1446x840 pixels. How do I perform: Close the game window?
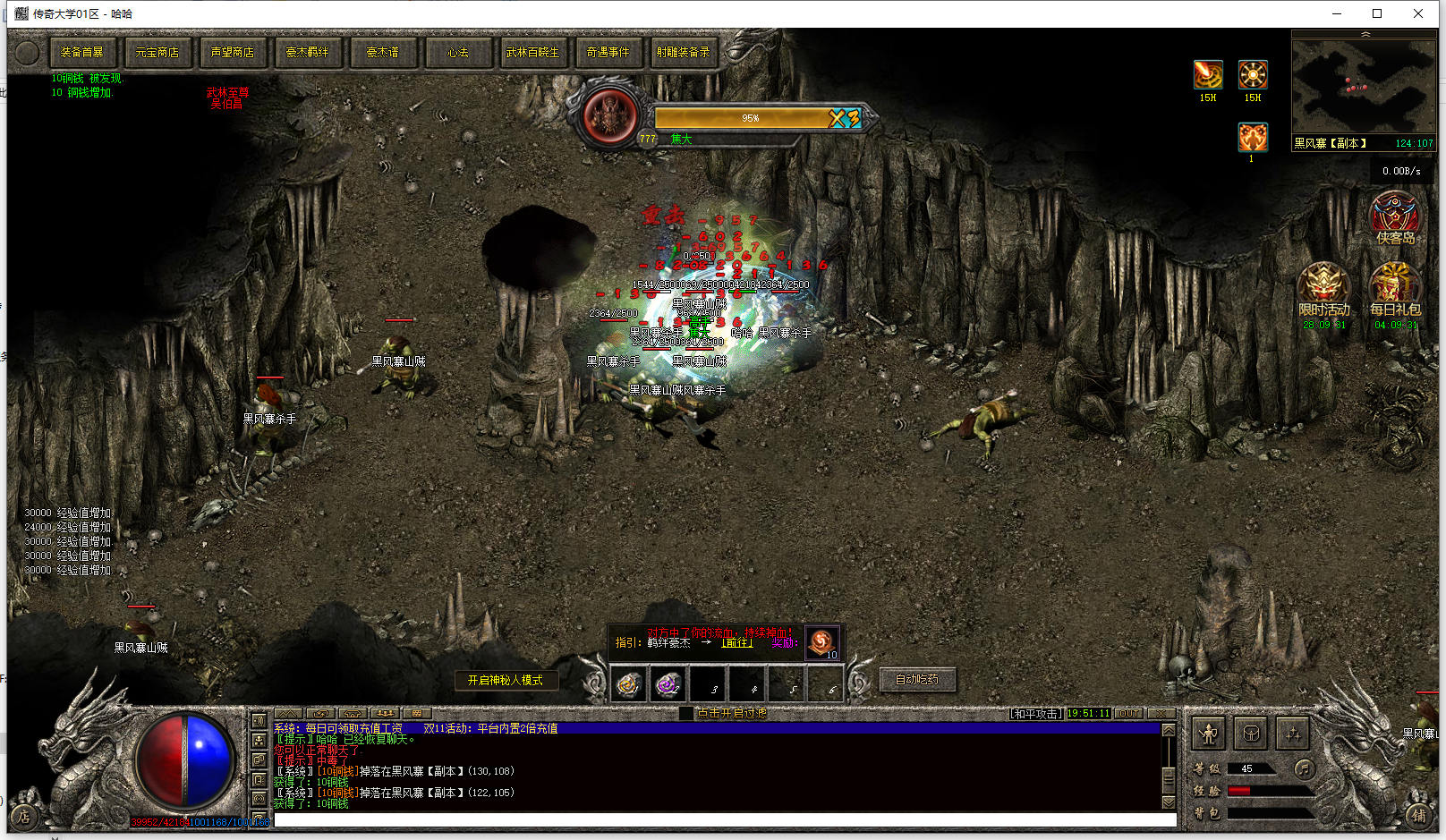[x=1418, y=13]
